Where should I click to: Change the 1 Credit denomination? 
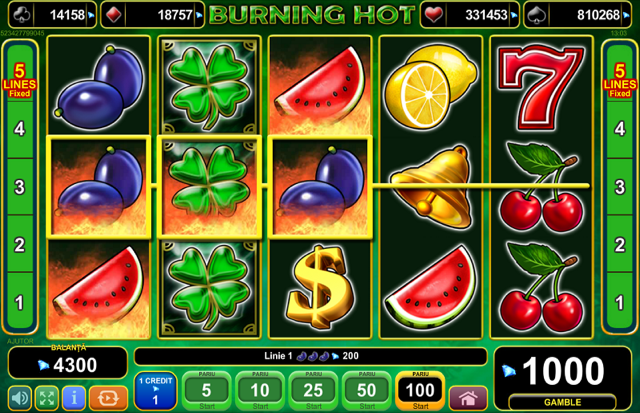pos(155,391)
